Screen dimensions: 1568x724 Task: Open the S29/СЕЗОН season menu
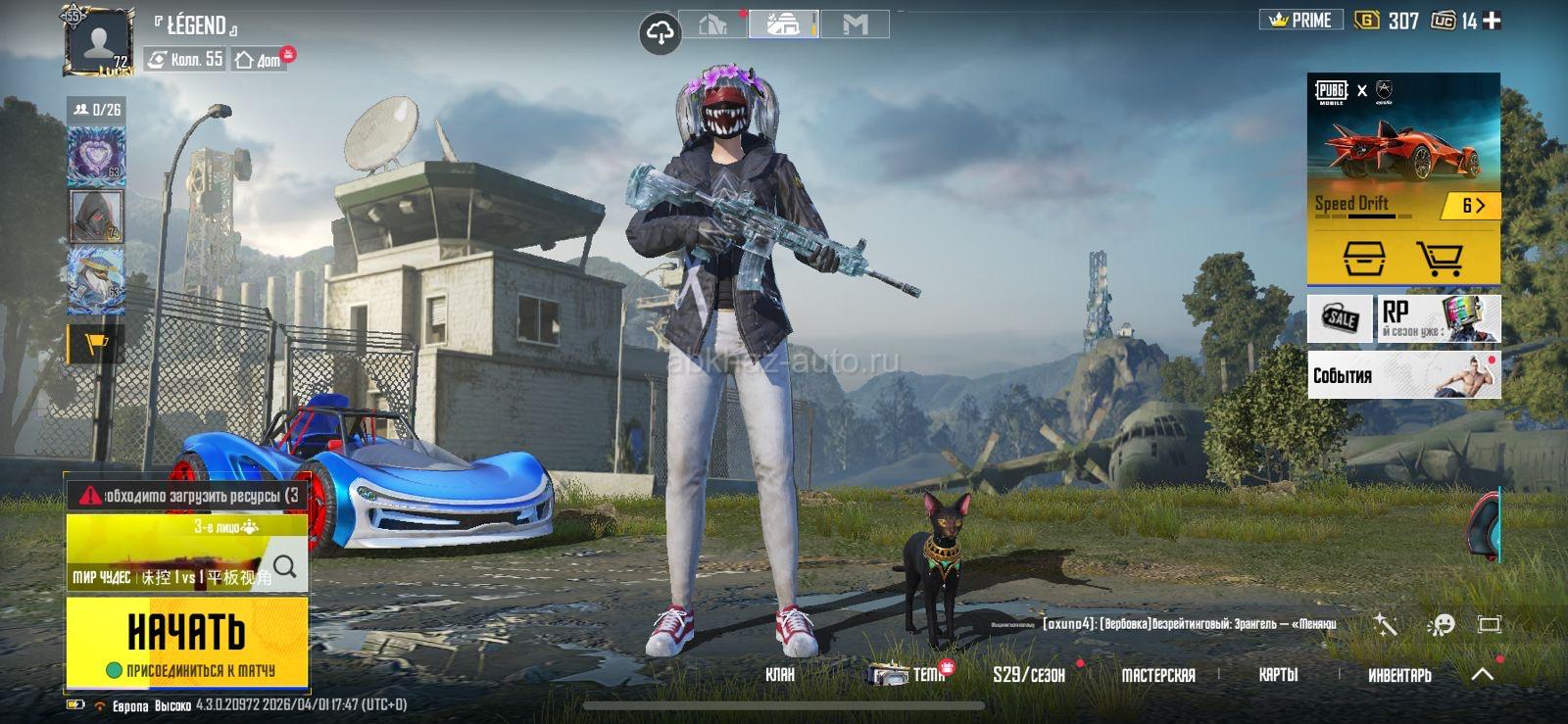1028,674
